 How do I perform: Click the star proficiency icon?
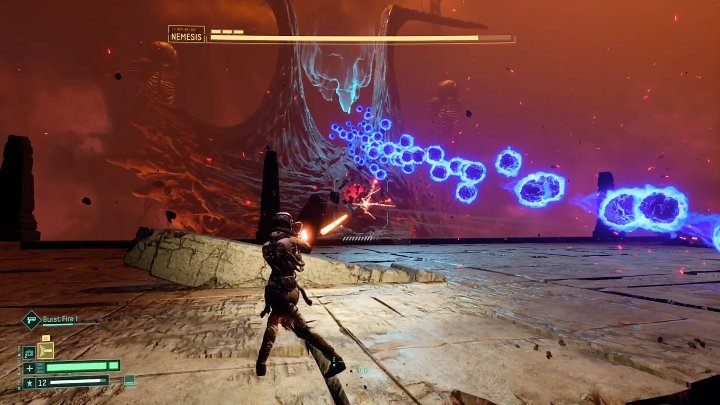click(28, 381)
